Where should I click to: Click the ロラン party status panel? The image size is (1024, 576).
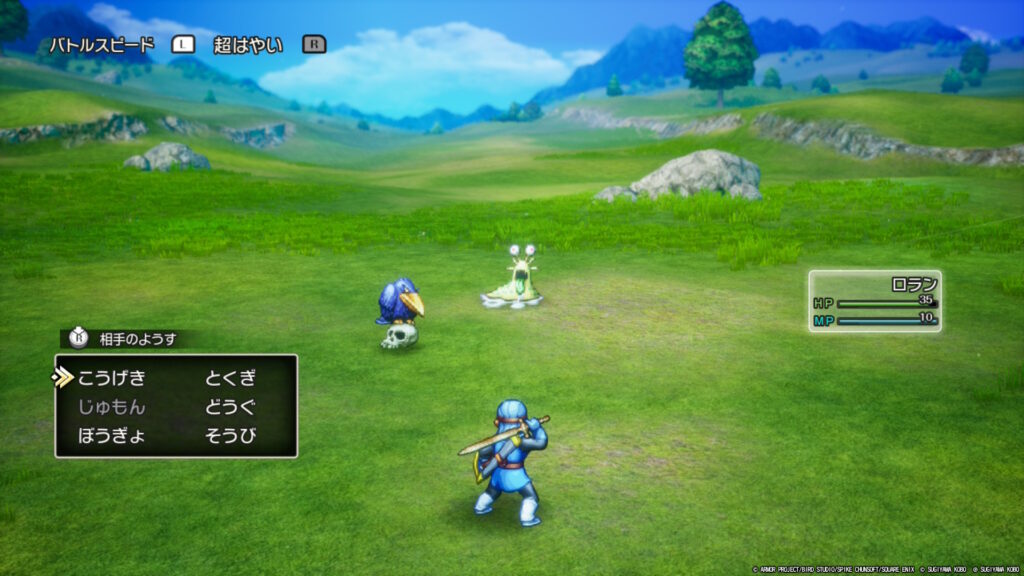875,301
